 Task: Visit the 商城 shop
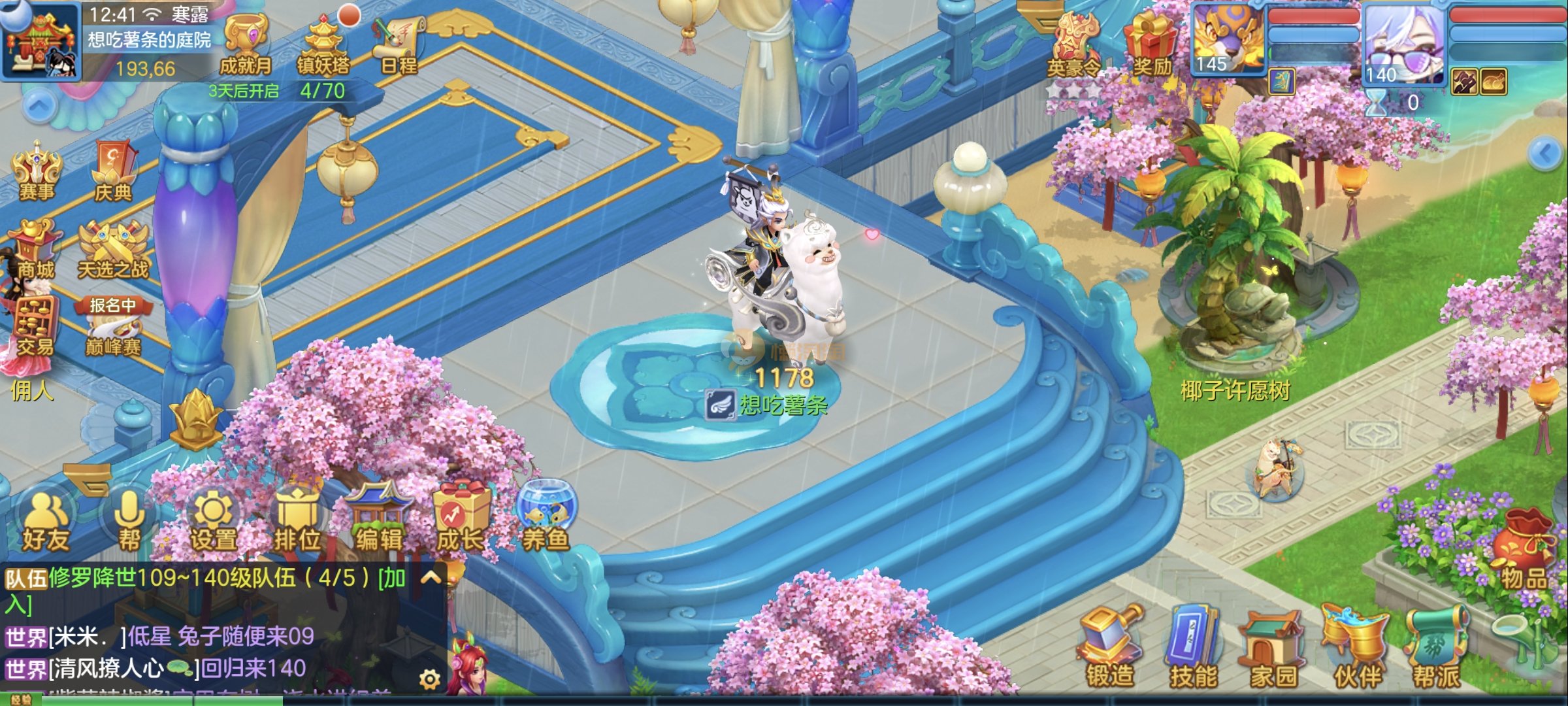pos(35,250)
